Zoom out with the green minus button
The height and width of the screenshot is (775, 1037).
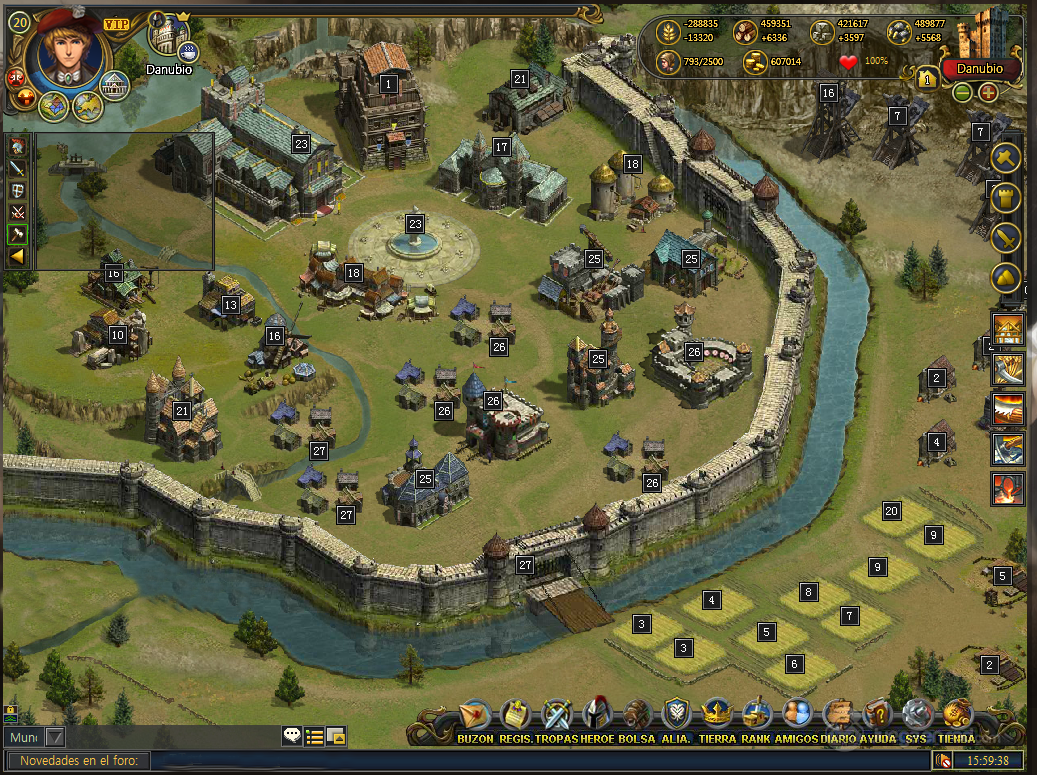tap(962, 92)
